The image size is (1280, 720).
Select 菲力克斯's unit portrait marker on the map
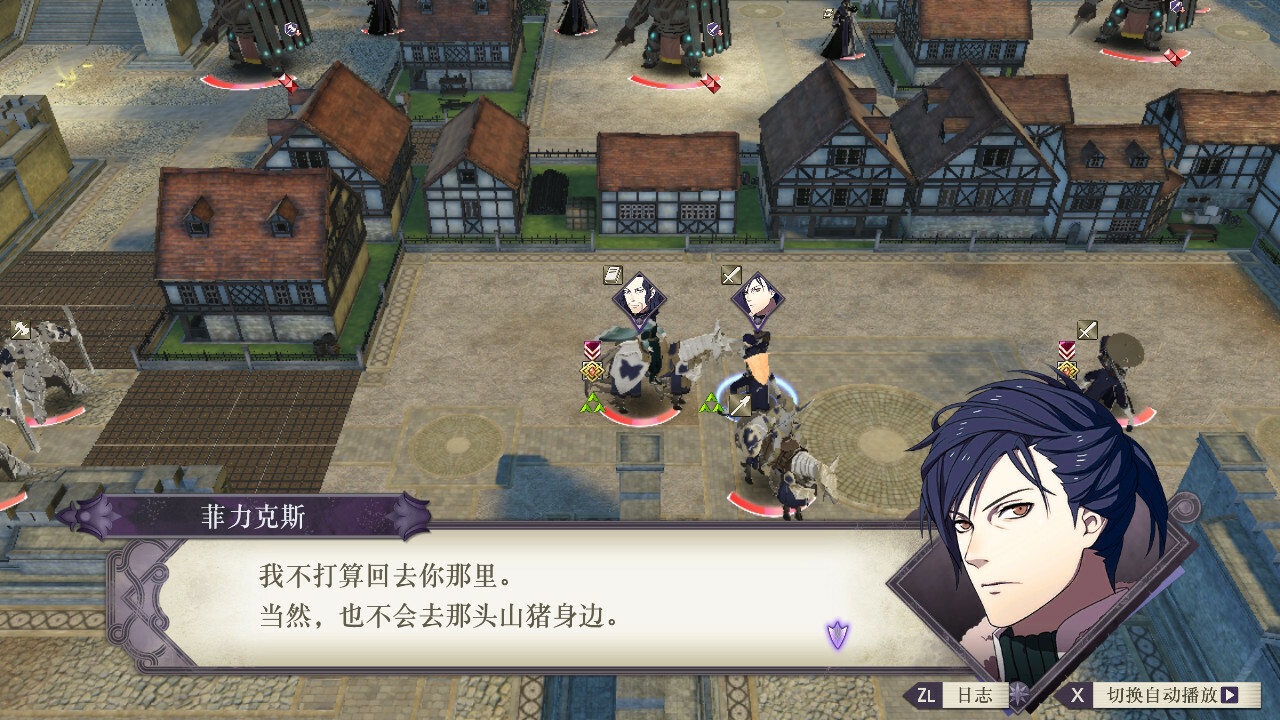click(x=758, y=297)
